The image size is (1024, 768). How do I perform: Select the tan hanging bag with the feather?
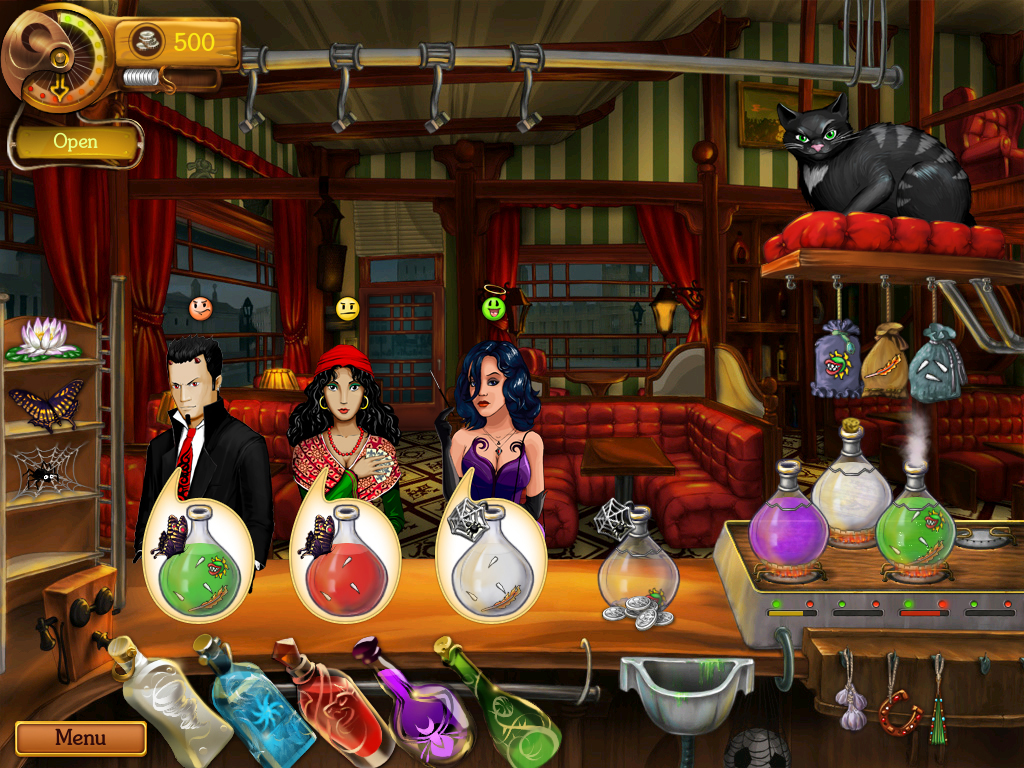[885, 362]
